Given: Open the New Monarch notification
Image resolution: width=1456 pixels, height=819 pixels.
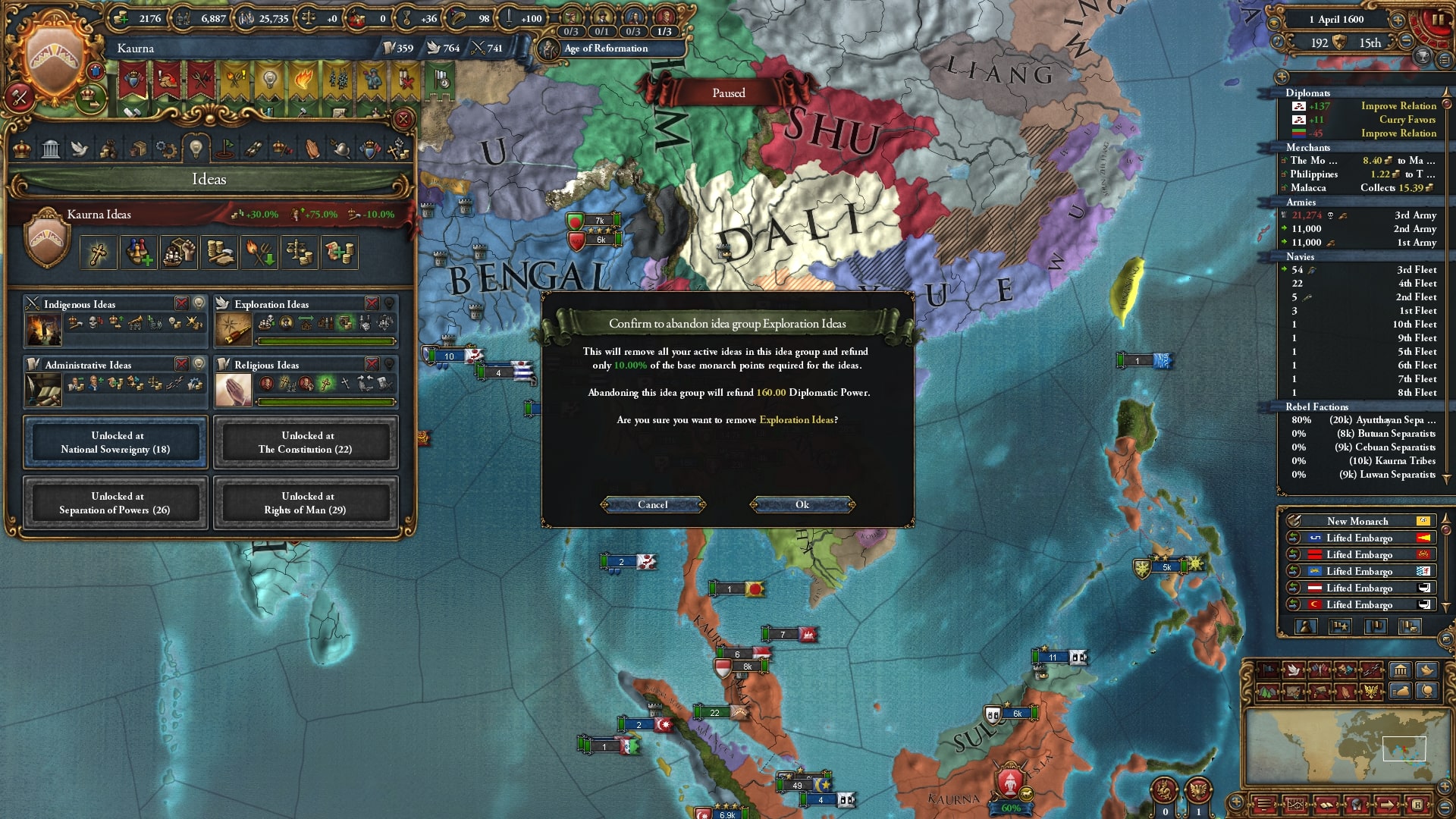Looking at the screenshot, I should [x=1357, y=521].
